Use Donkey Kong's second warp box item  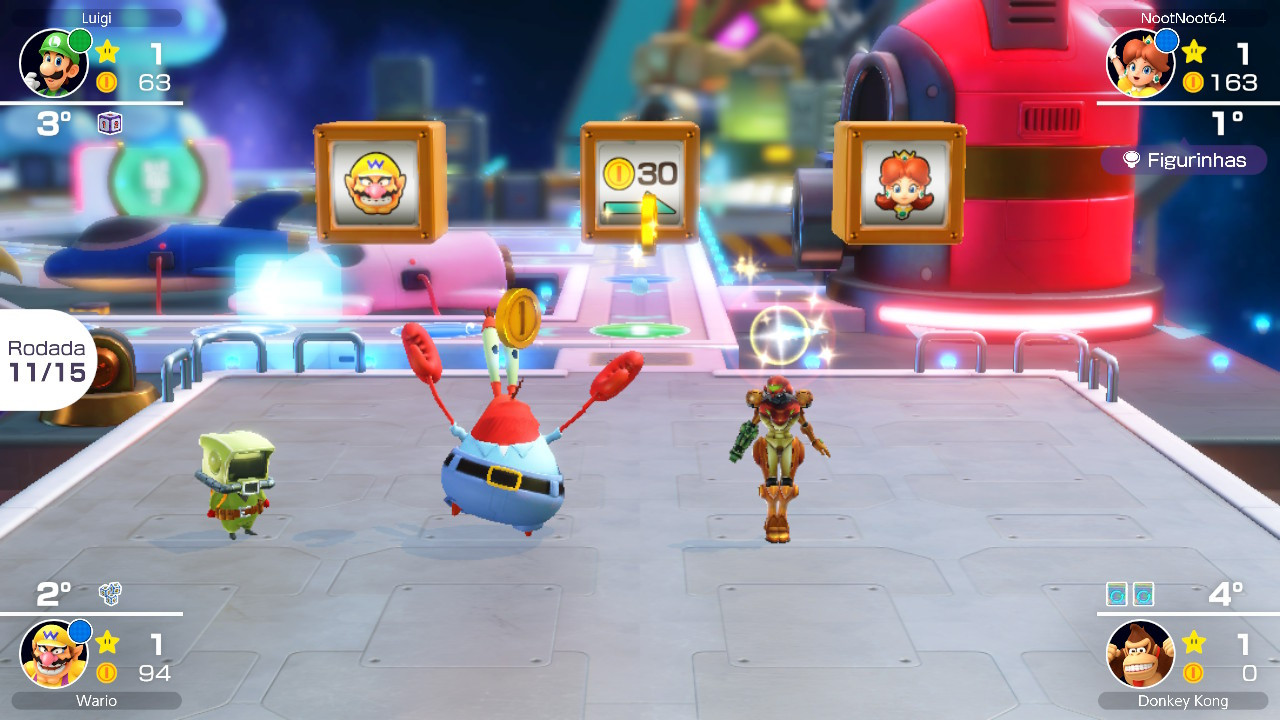pyautogui.click(x=1144, y=594)
